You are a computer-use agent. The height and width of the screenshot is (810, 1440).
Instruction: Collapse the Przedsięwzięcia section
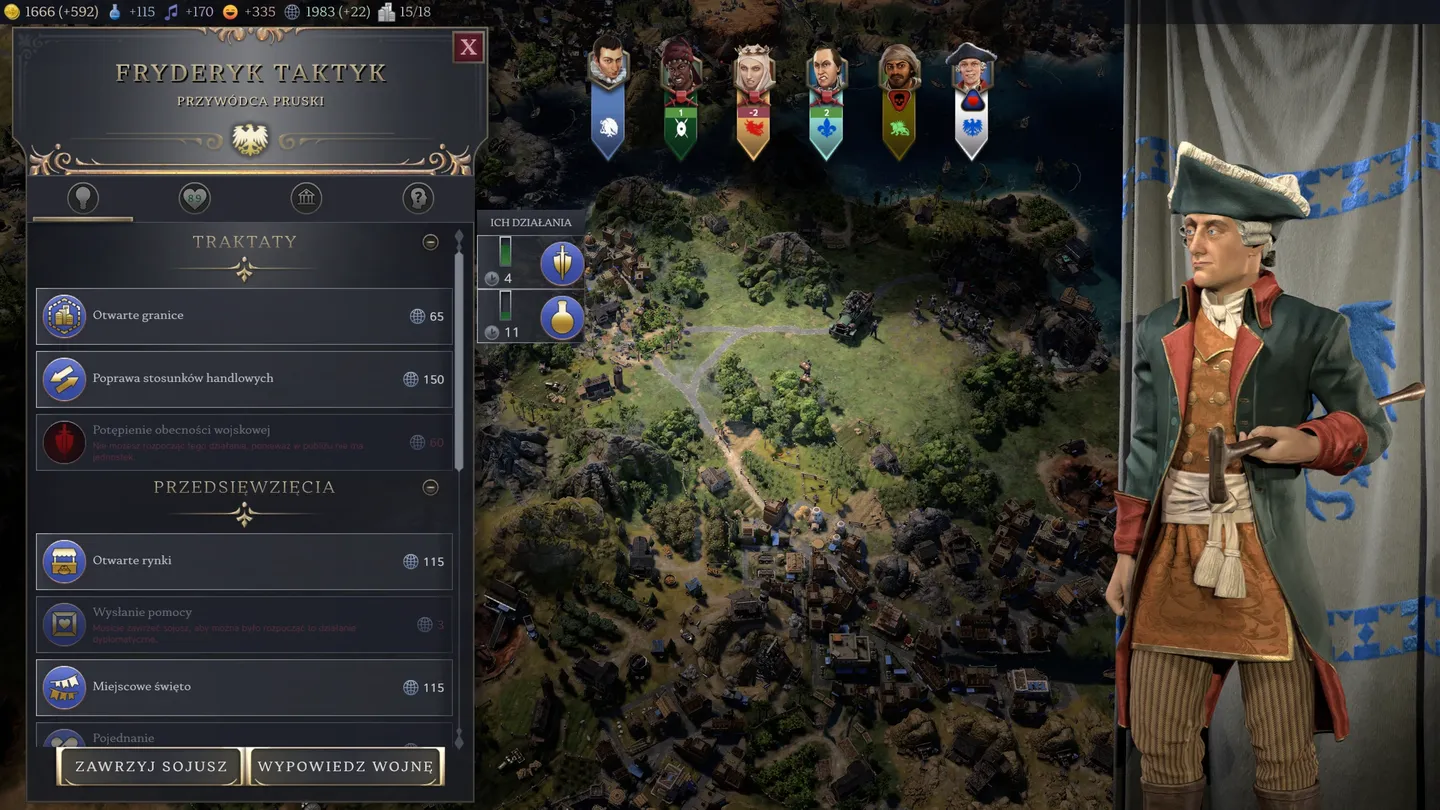click(x=430, y=487)
